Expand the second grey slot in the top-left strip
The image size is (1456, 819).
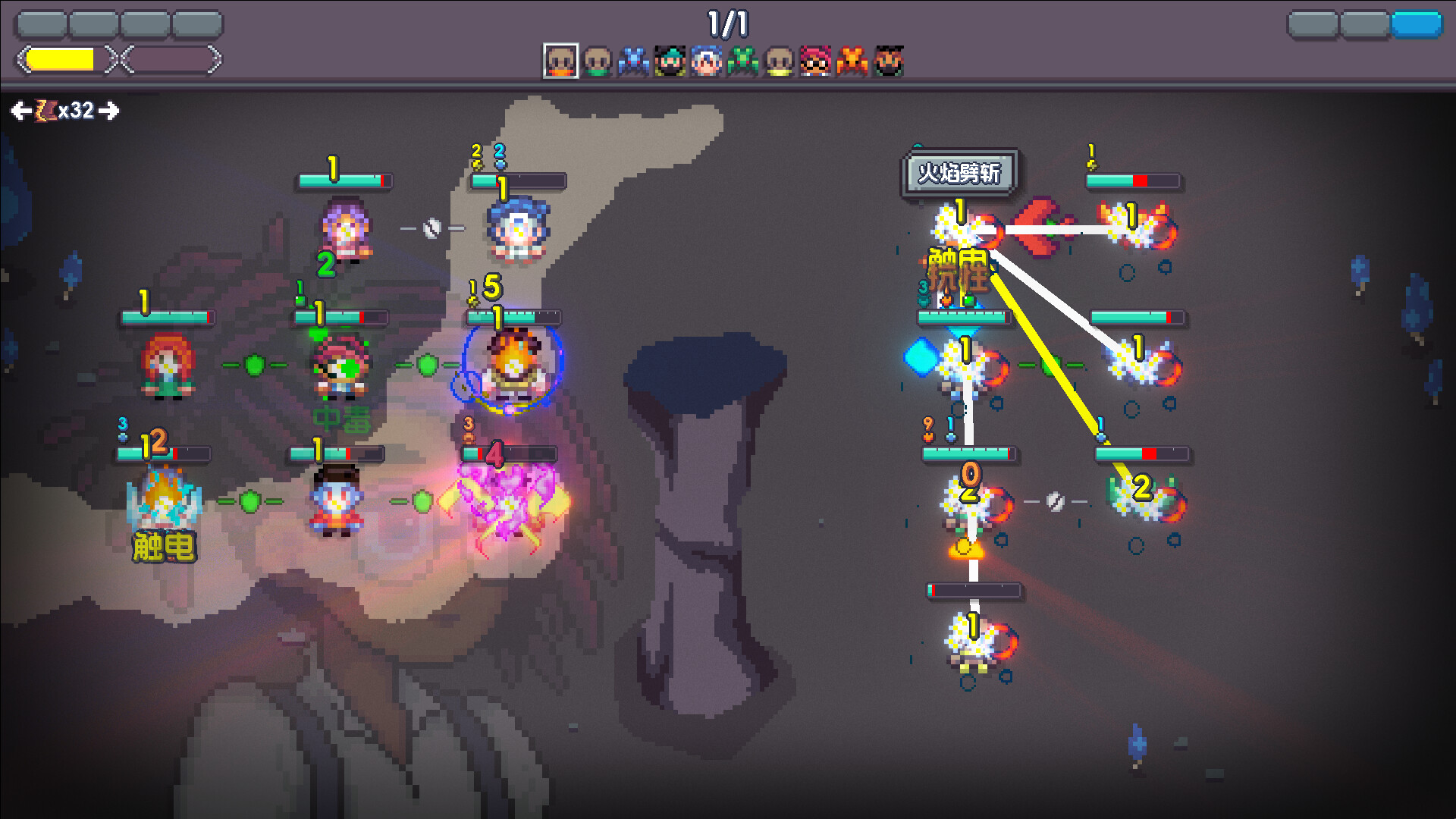pyautogui.click(x=92, y=24)
